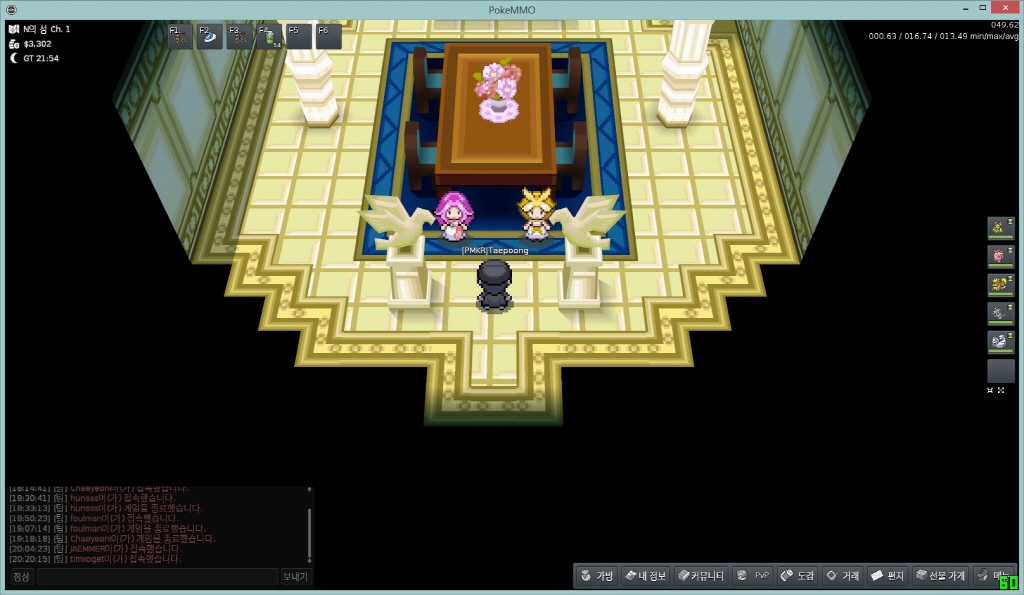Open the 내 정보 trainer info

646,576
